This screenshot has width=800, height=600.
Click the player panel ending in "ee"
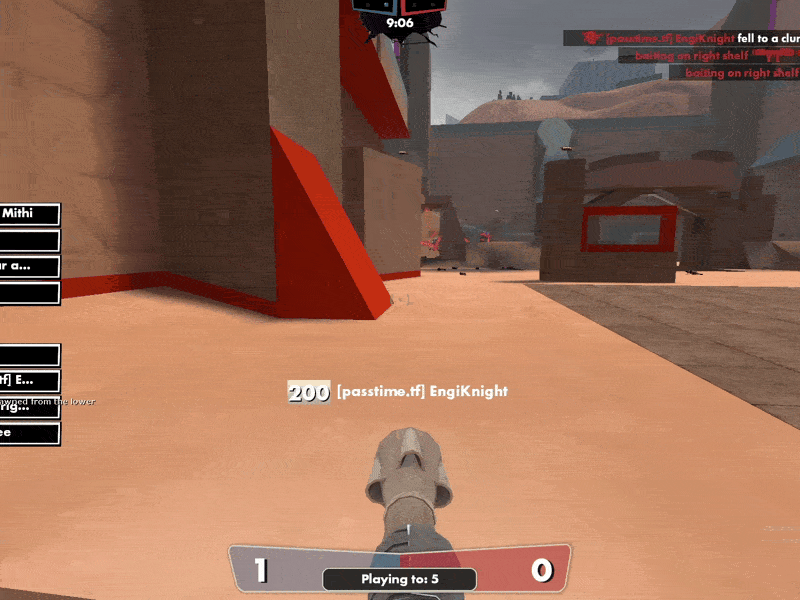pos(29,433)
